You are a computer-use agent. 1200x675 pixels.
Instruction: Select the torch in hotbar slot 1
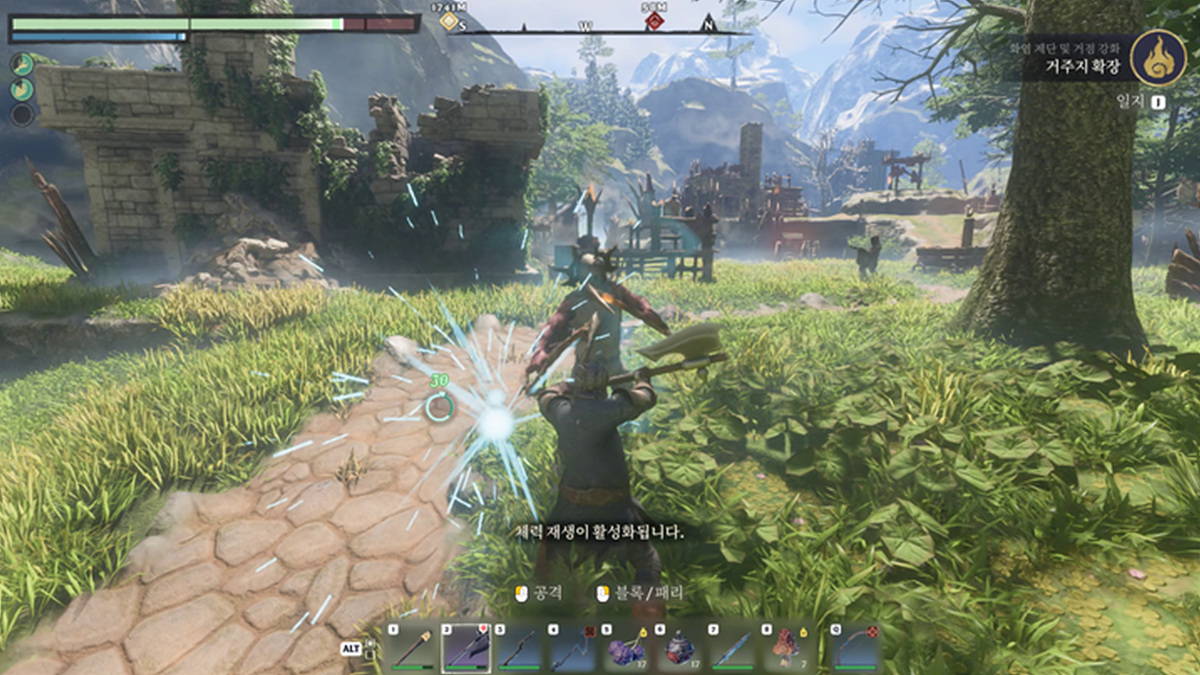point(412,649)
